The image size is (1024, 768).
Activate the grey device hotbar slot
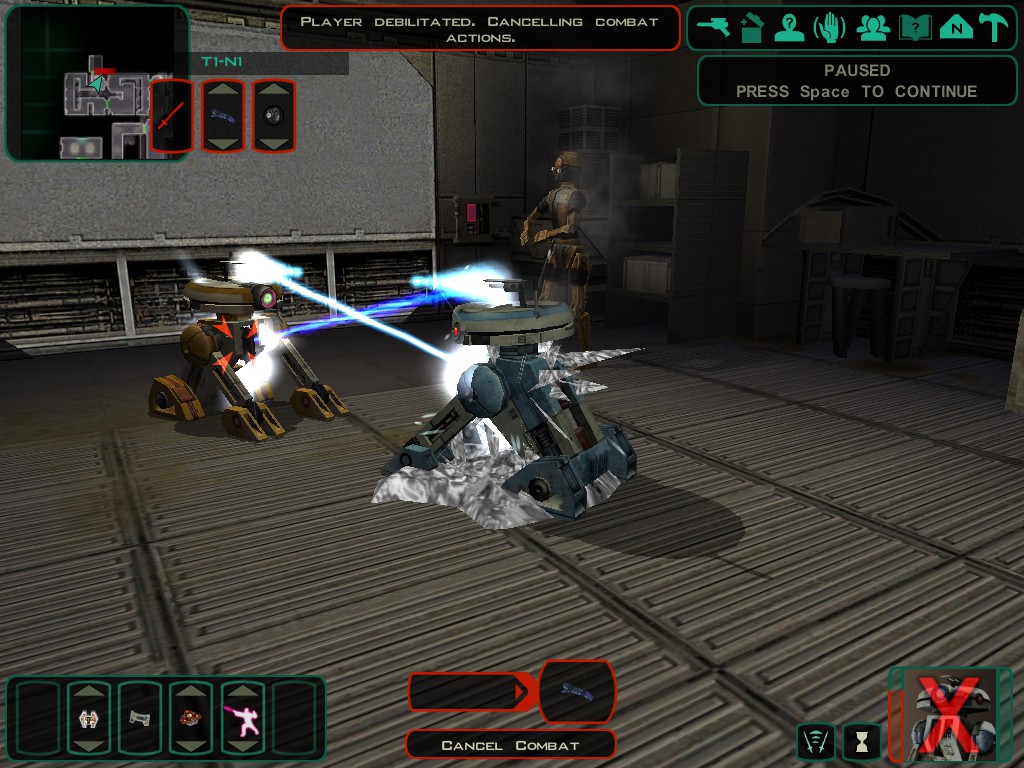tap(138, 718)
